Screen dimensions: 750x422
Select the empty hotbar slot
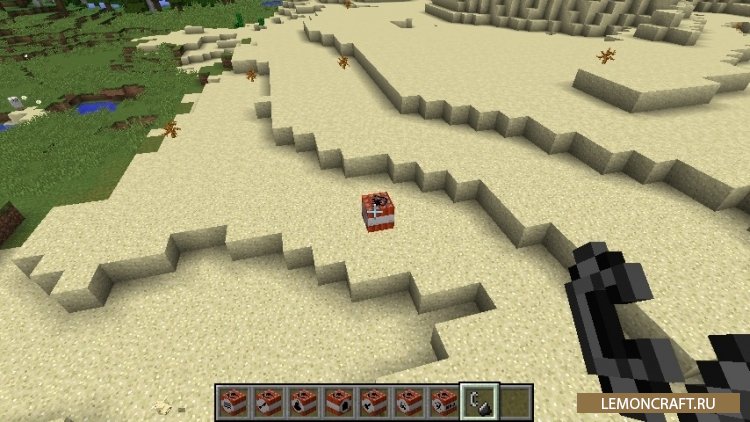point(514,402)
